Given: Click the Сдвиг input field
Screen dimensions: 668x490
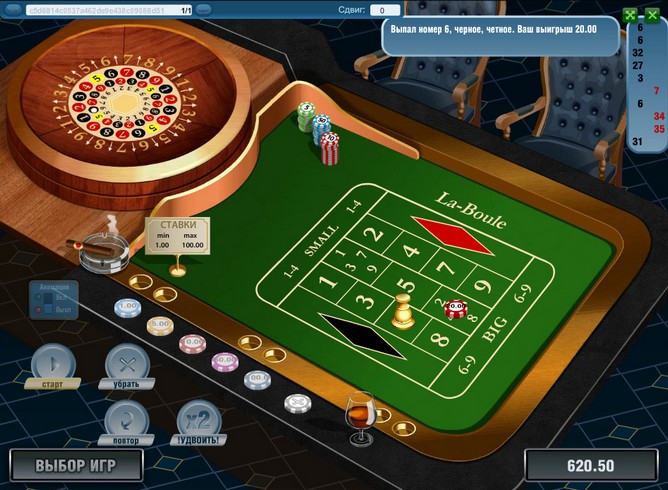Looking at the screenshot, I should pos(385,10).
